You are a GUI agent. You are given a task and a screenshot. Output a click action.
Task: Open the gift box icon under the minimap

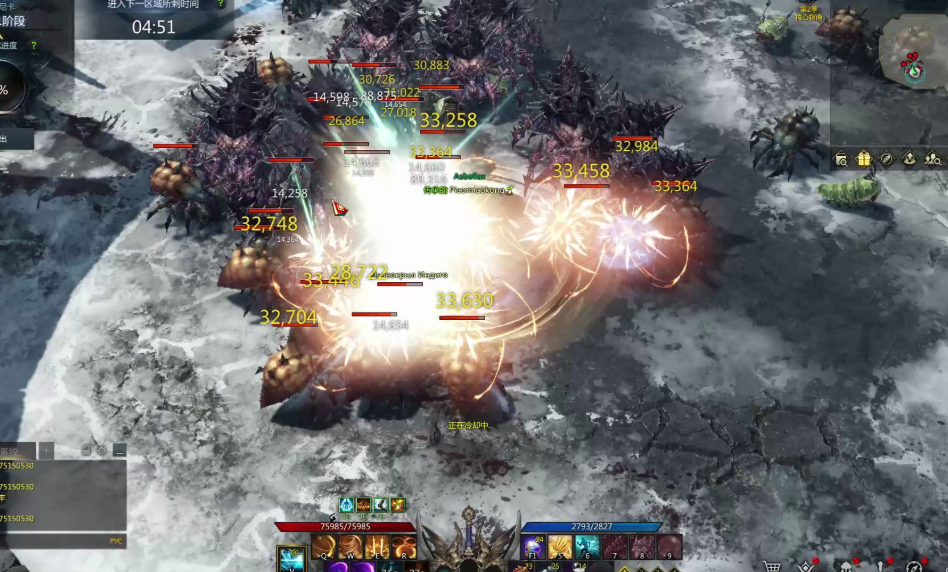(x=863, y=158)
